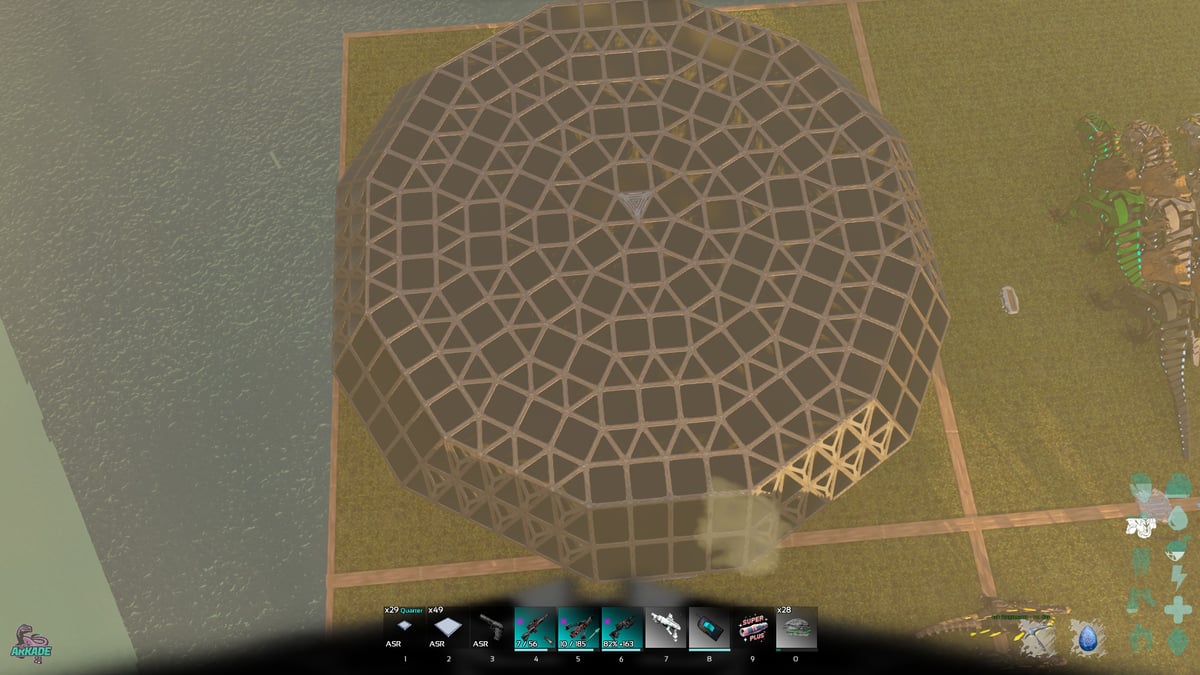The image size is (1200, 675).
Task: Select the weapon slot showing 82%
Action: (x=622, y=628)
